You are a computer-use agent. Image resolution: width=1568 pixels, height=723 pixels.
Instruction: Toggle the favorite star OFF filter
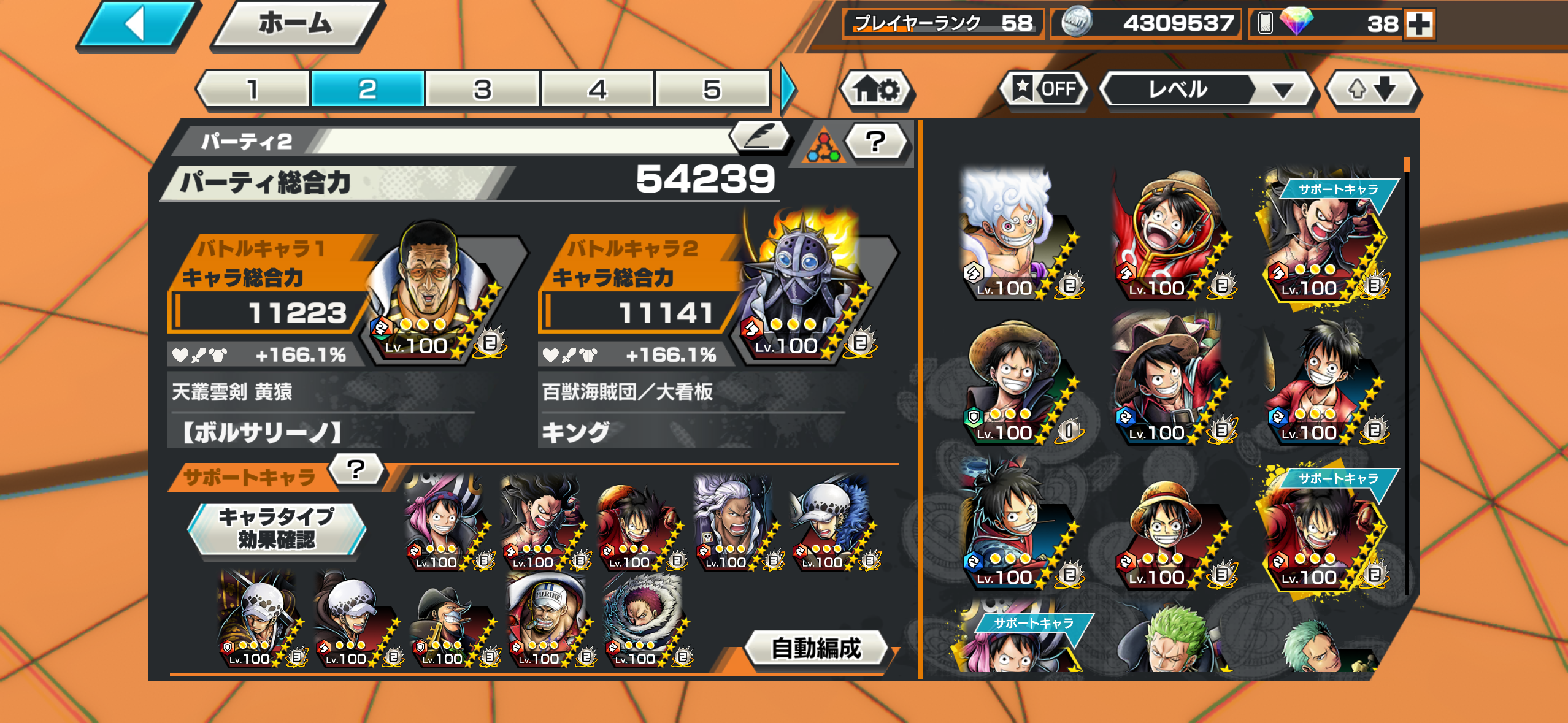click(1044, 90)
